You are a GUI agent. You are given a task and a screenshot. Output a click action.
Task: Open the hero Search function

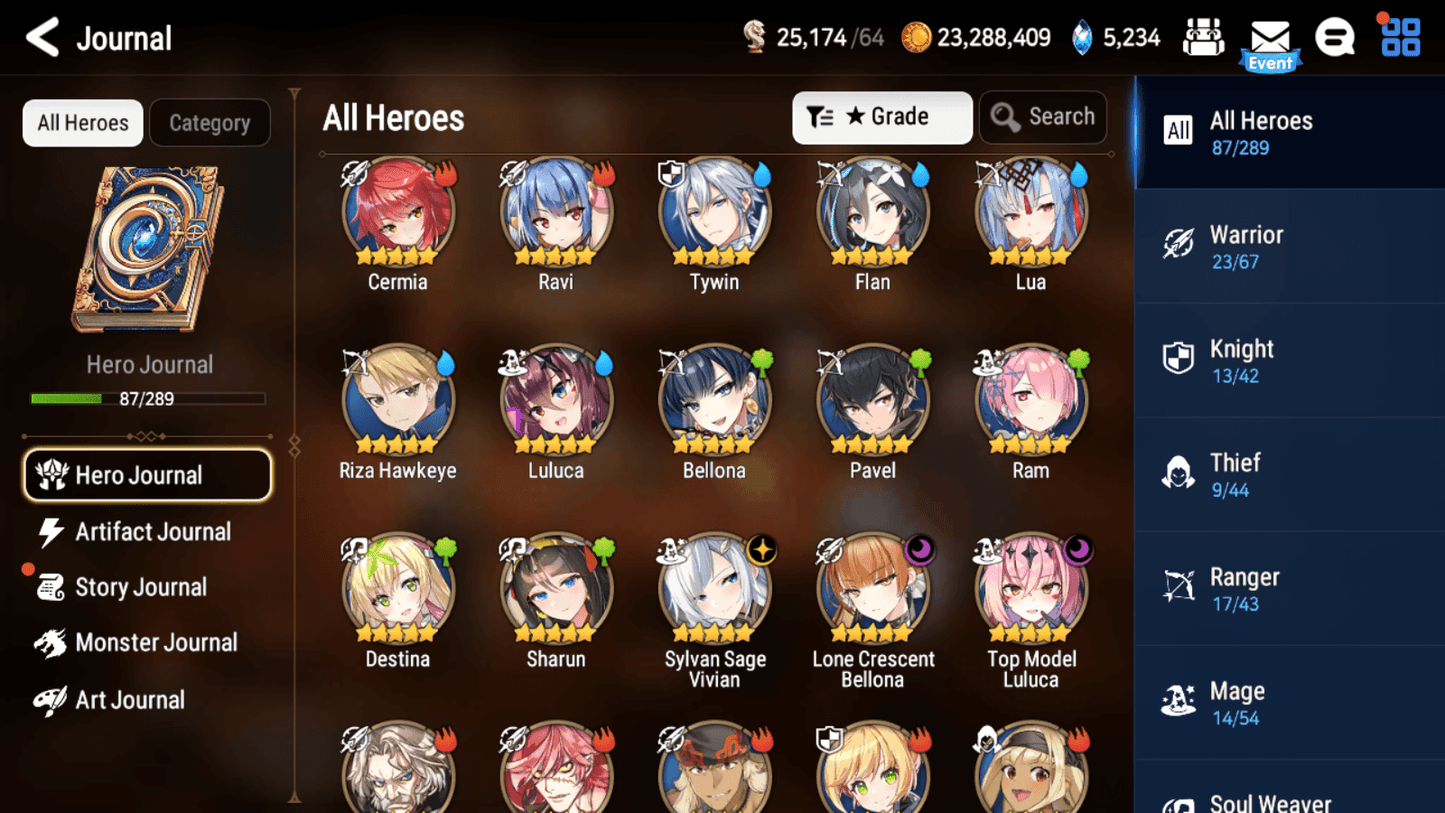1043,117
